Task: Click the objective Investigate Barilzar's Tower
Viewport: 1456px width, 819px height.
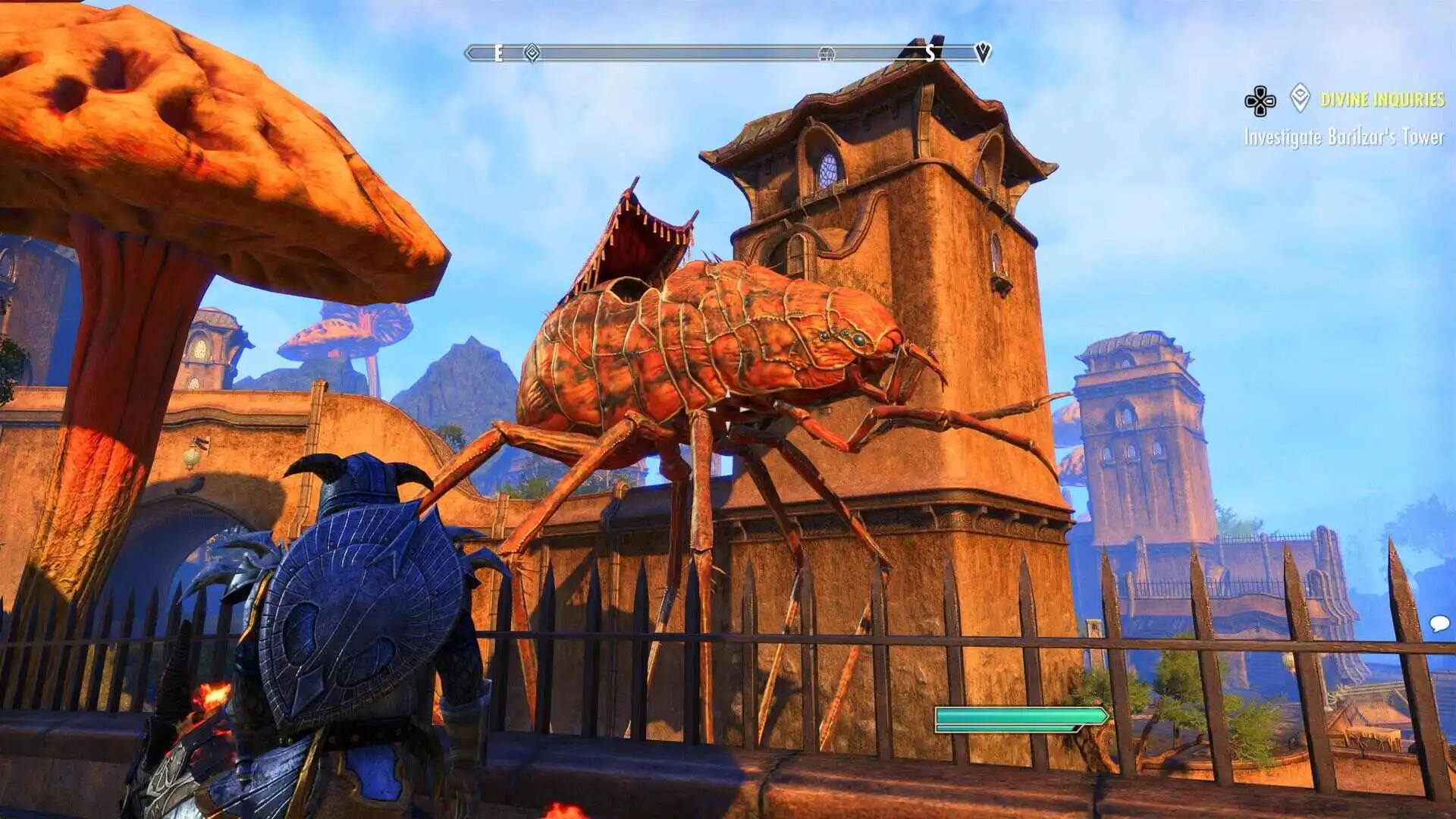Action: point(1346,139)
